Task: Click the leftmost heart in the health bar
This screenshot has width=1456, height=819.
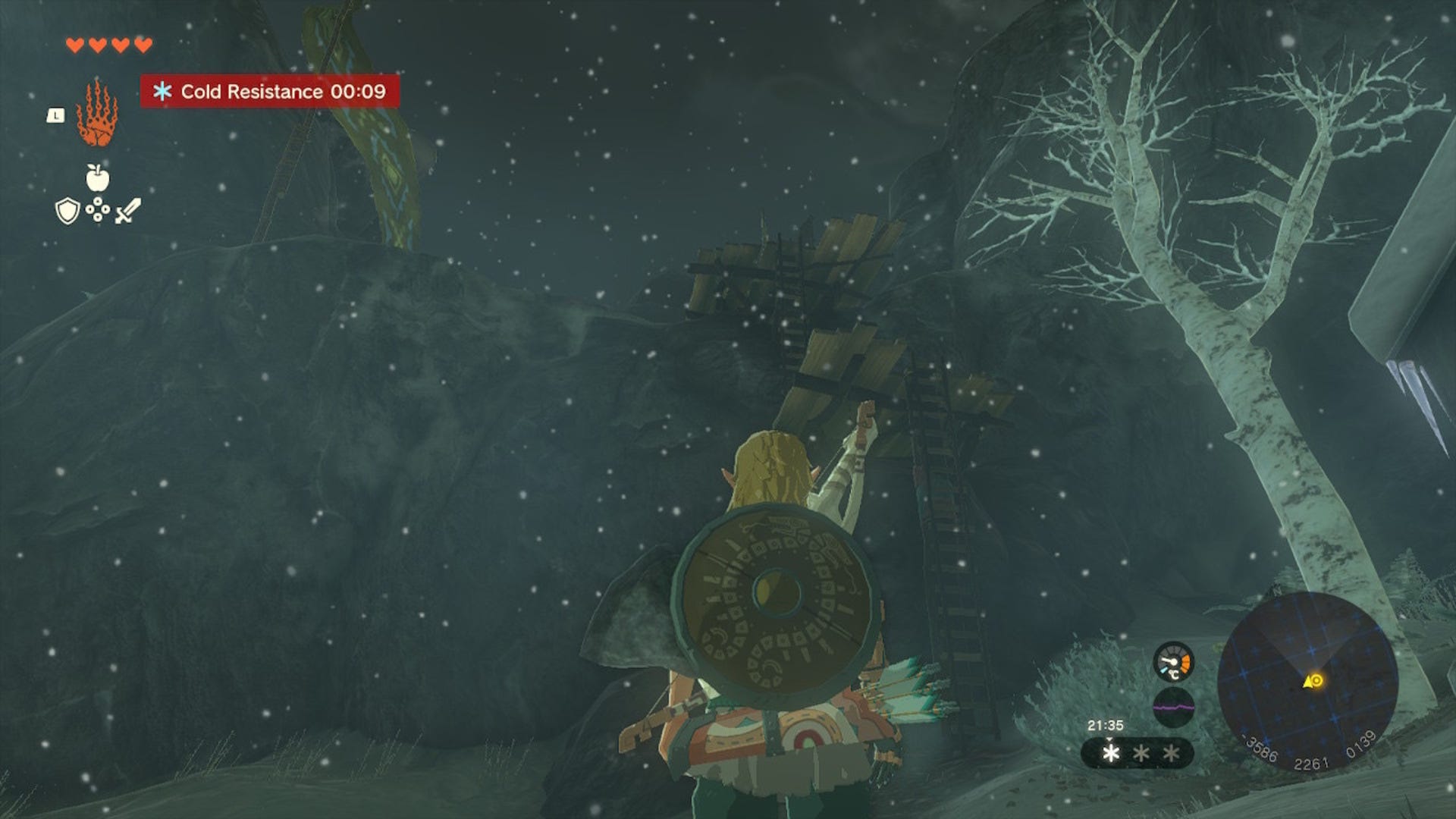Action: [76, 44]
